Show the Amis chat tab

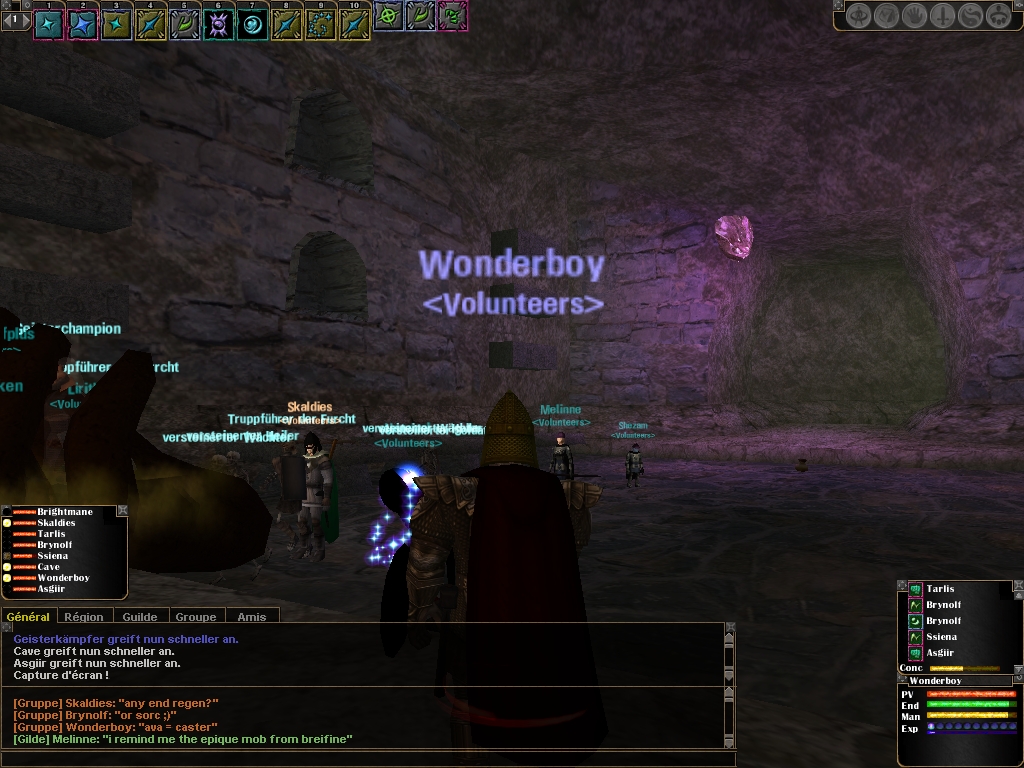pyautogui.click(x=252, y=617)
